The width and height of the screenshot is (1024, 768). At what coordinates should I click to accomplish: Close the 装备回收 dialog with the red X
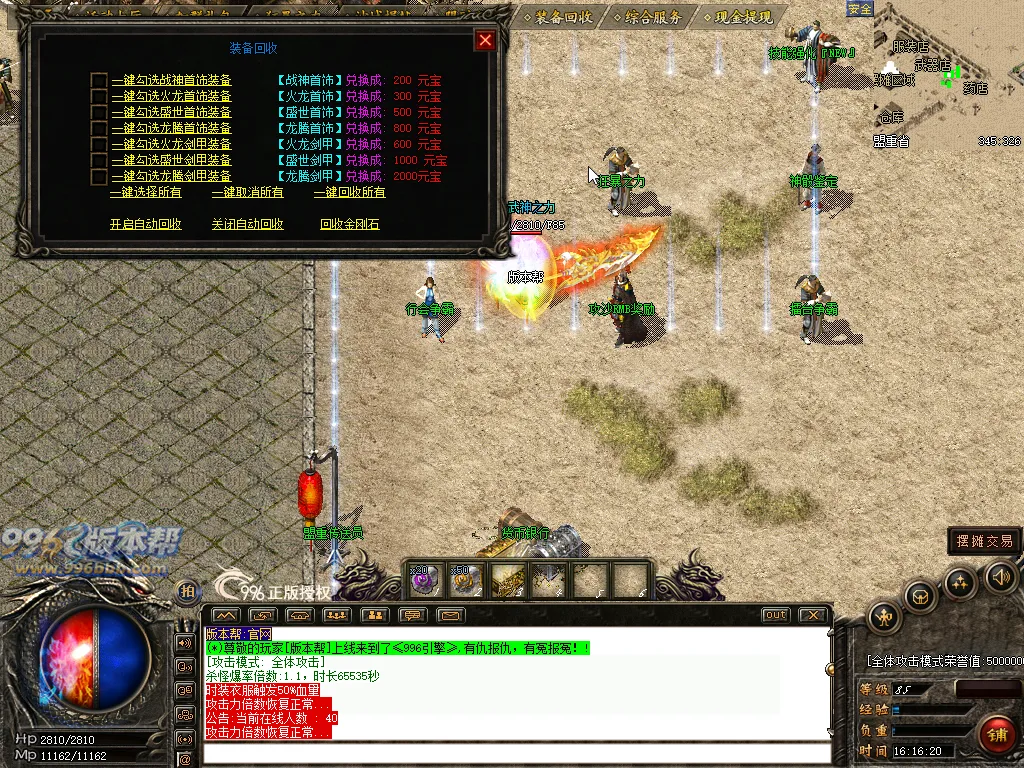click(x=485, y=40)
